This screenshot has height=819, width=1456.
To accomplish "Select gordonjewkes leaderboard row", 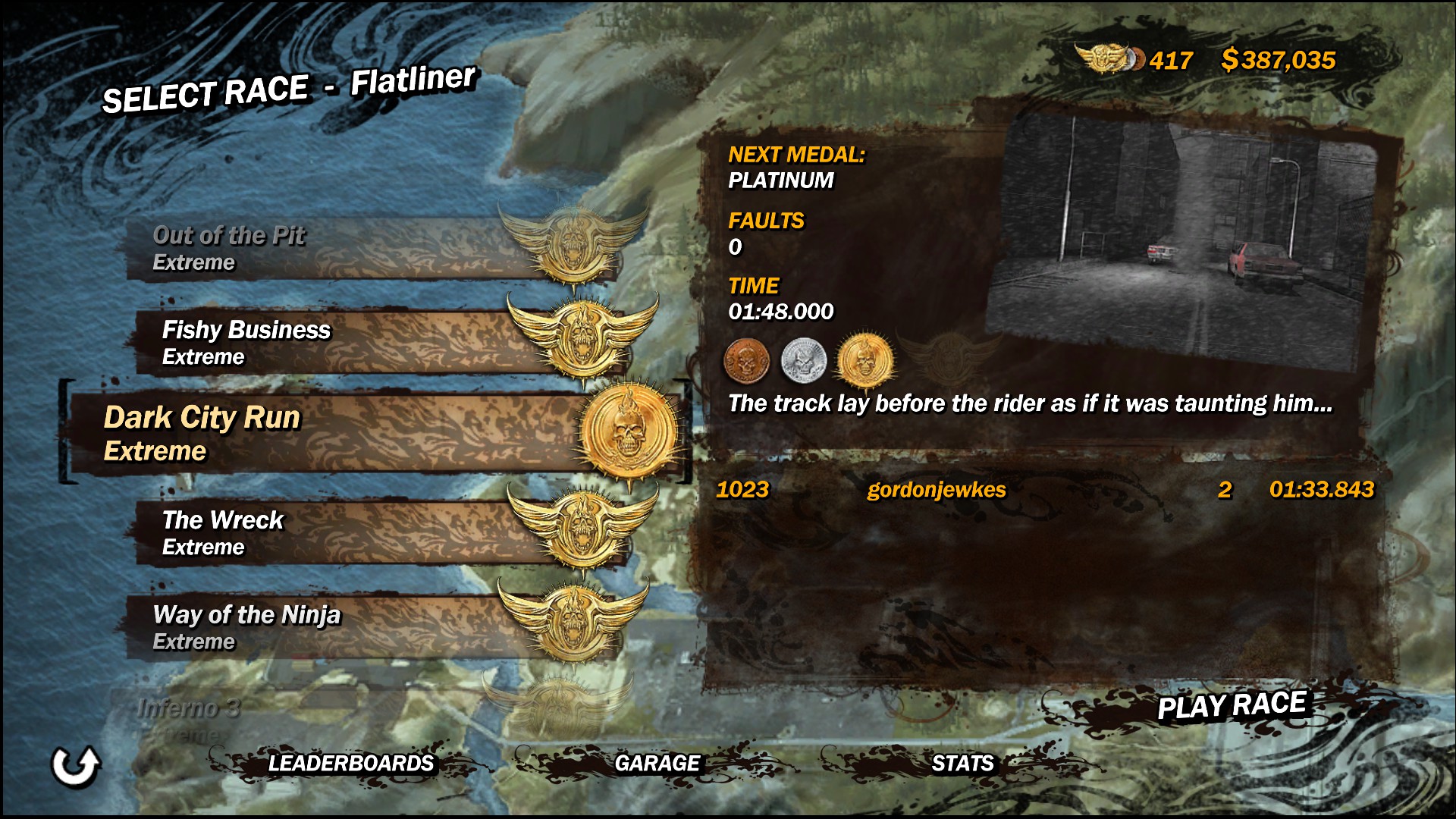I will pos(1045,490).
